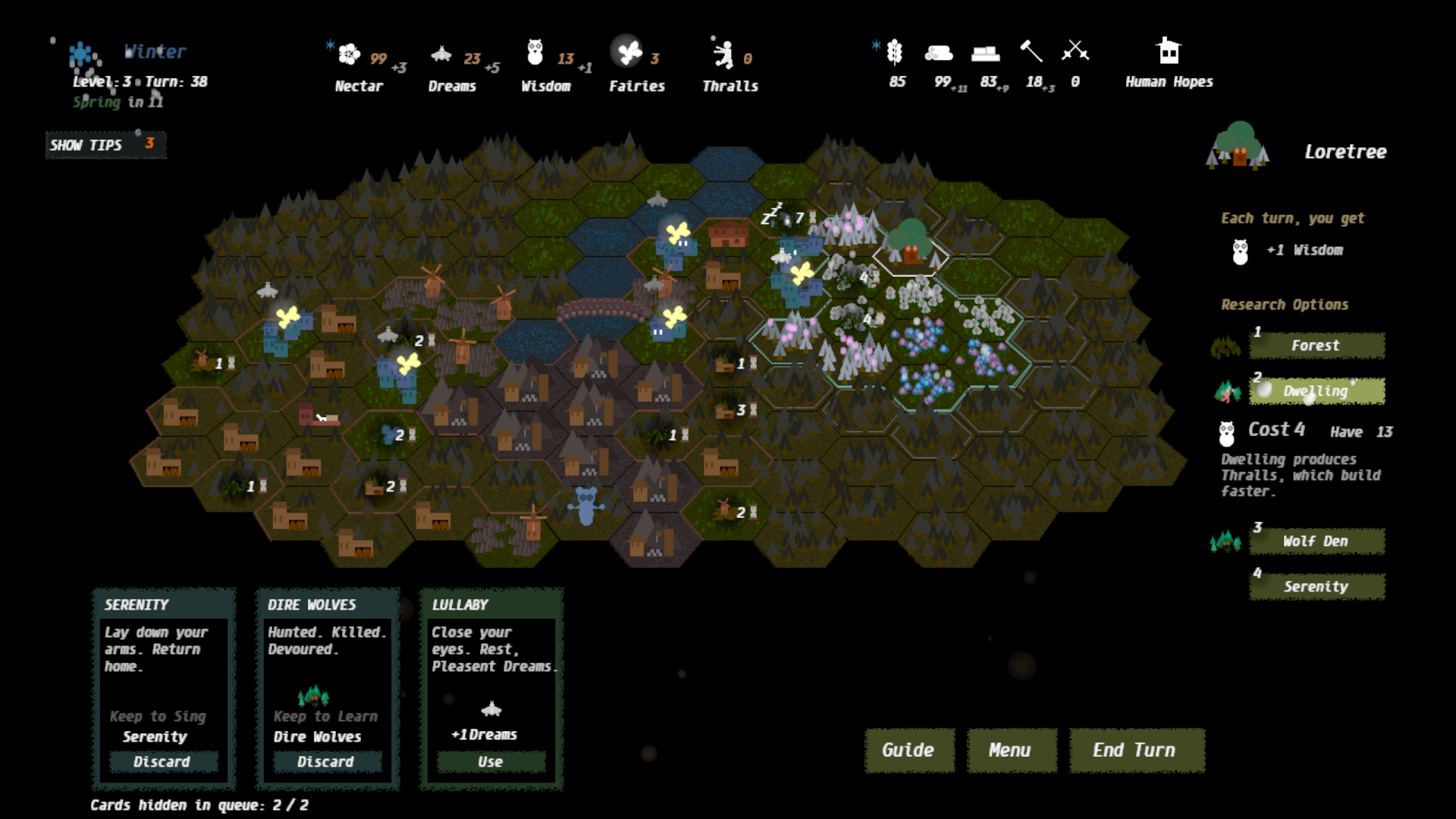
Task: Click the Wisdom owl icon
Action: pos(535,53)
